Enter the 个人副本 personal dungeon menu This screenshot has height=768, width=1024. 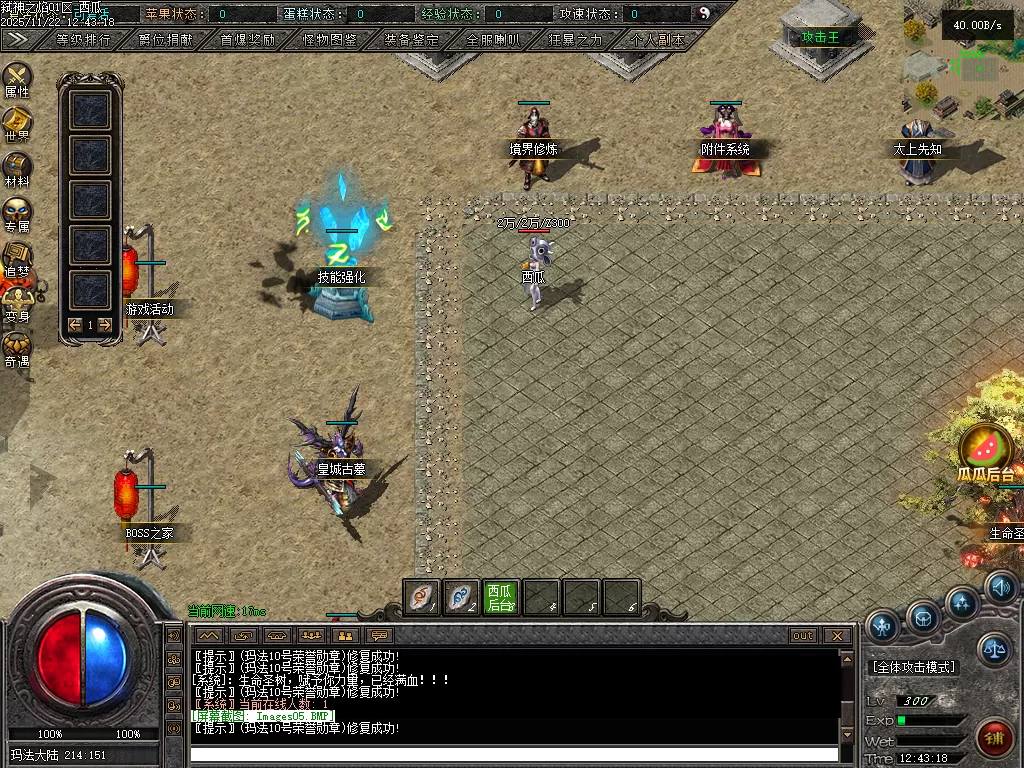pos(658,40)
